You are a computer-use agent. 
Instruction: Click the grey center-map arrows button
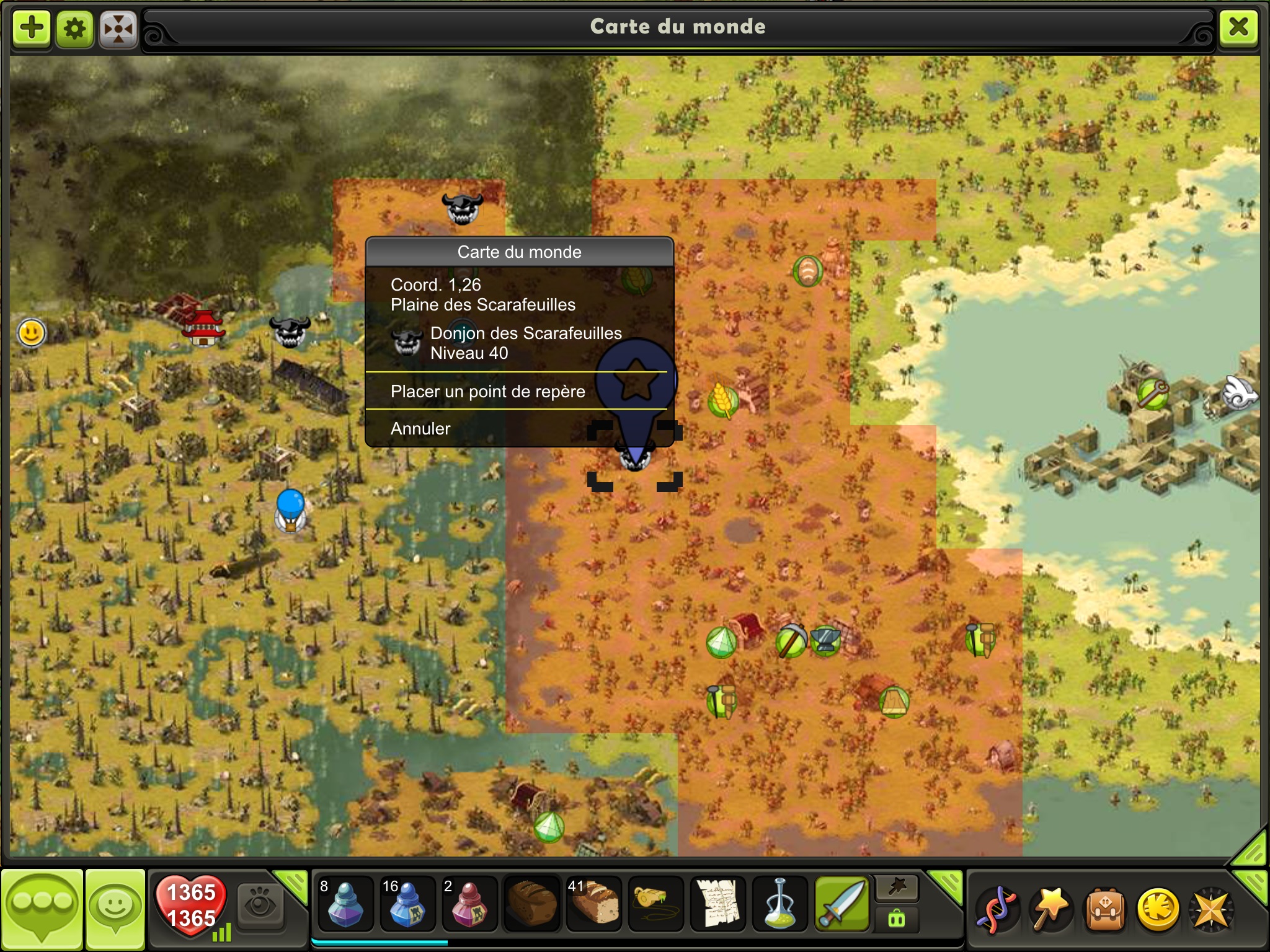click(118, 28)
